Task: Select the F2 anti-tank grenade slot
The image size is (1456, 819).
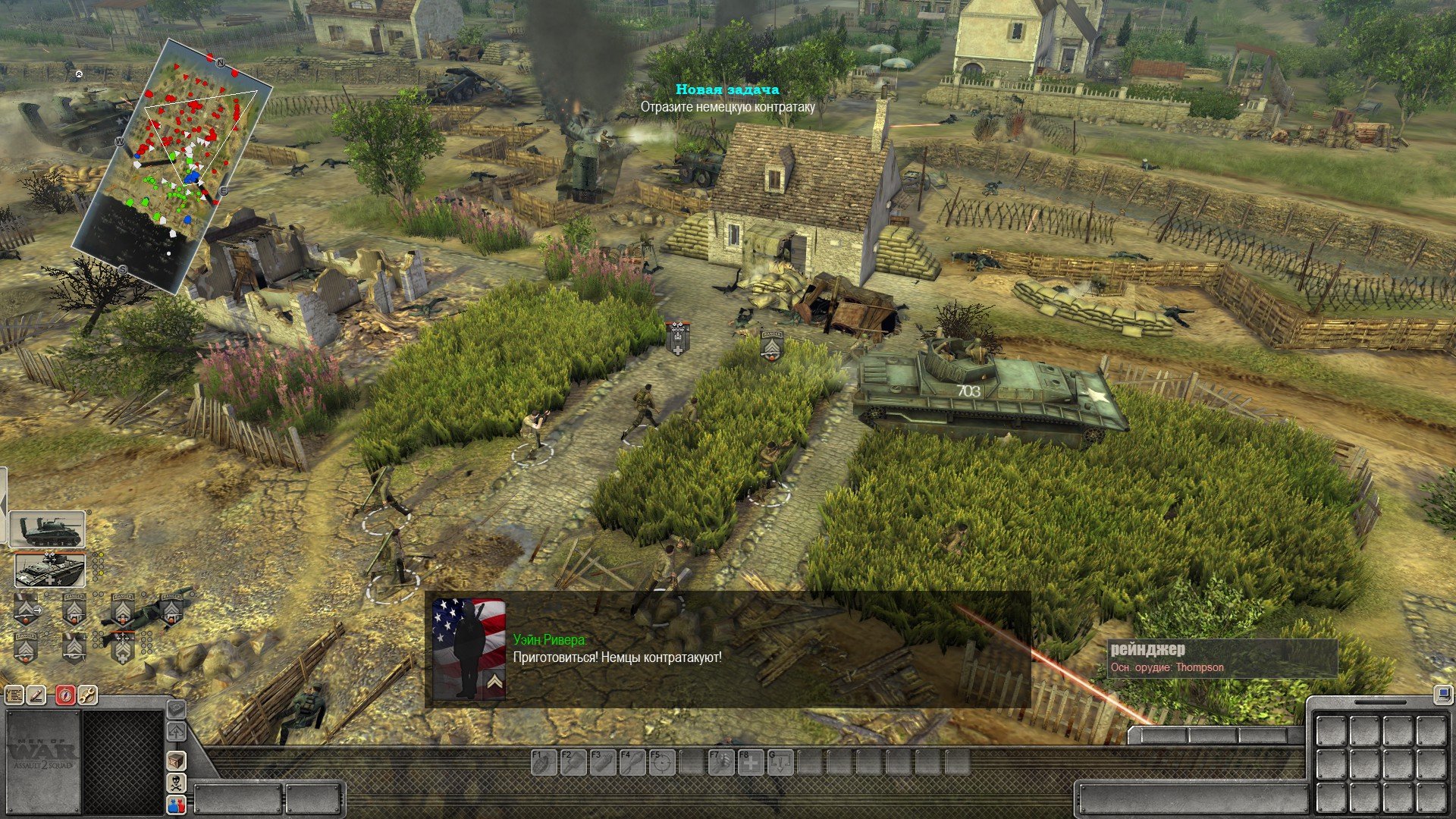Action: pyautogui.click(x=573, y=761)
